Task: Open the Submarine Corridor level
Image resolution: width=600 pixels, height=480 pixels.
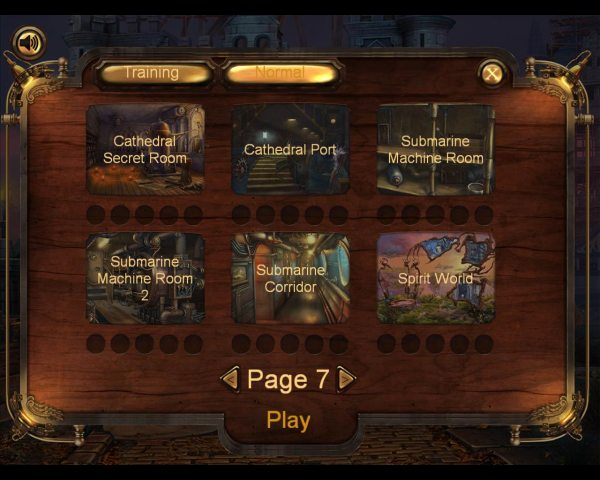Action: pos(290,278)
